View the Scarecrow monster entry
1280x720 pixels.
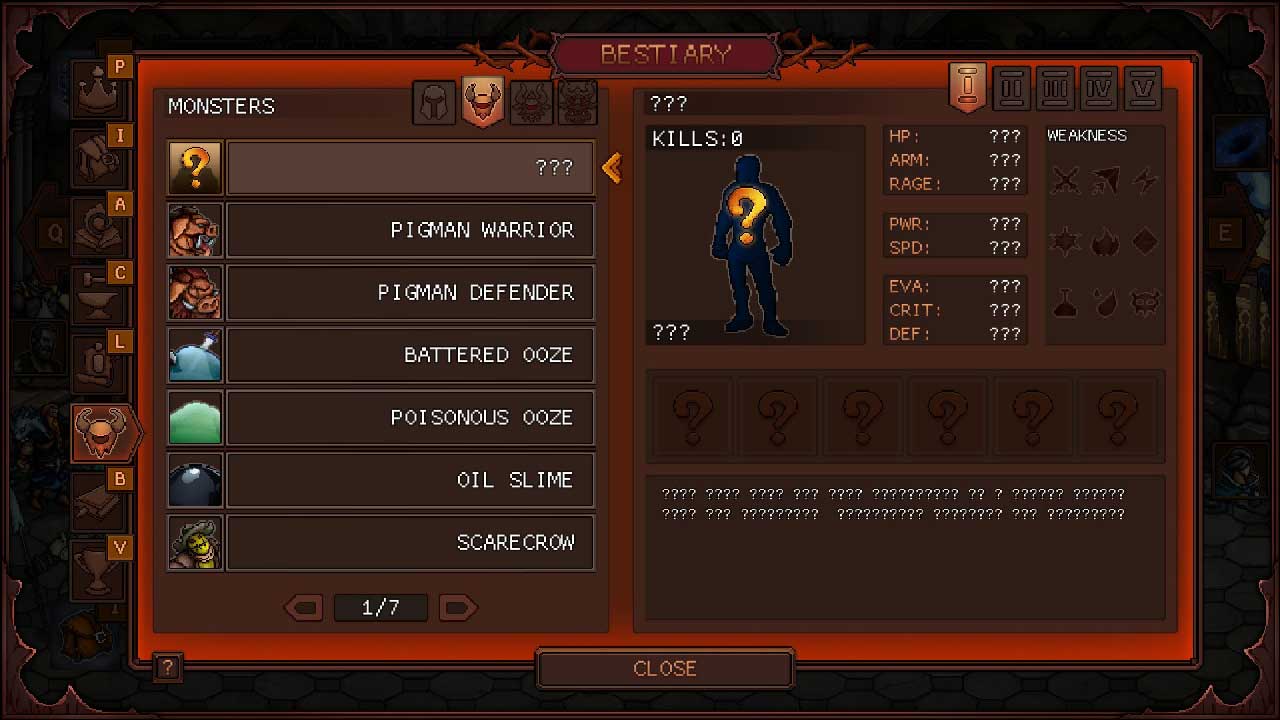[410, 542]
